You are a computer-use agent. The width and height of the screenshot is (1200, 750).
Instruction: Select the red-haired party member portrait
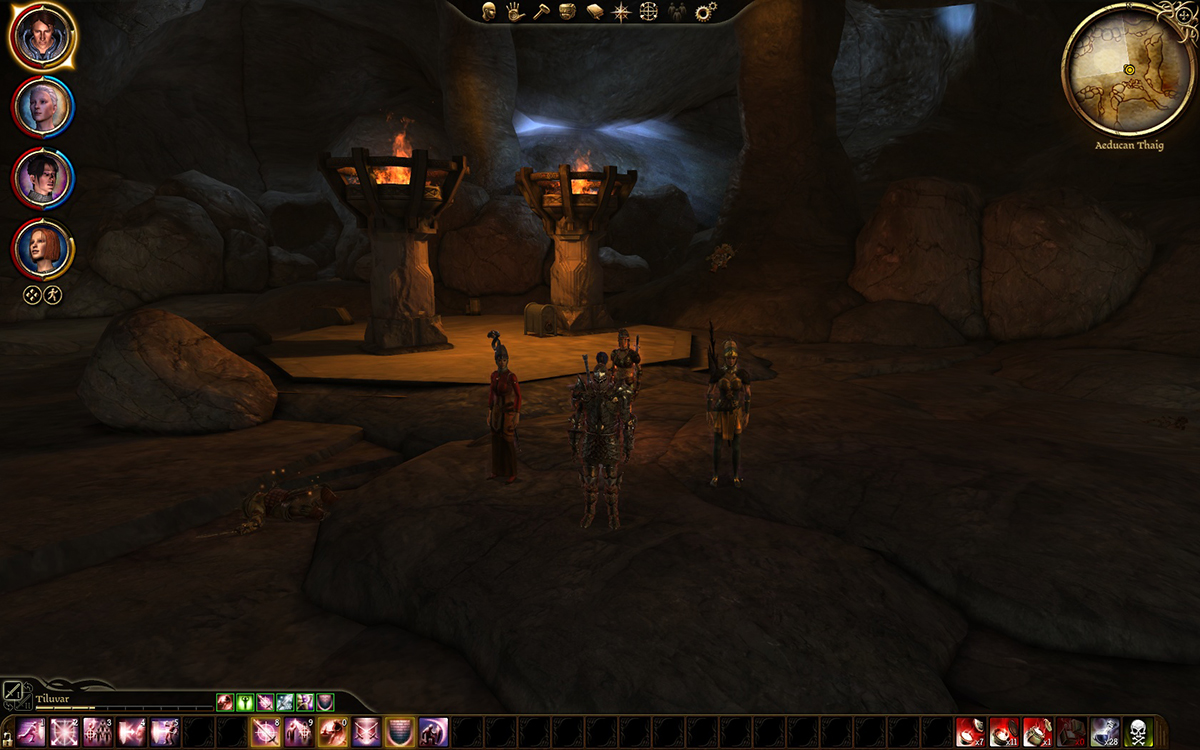click(x=42, y=248)
